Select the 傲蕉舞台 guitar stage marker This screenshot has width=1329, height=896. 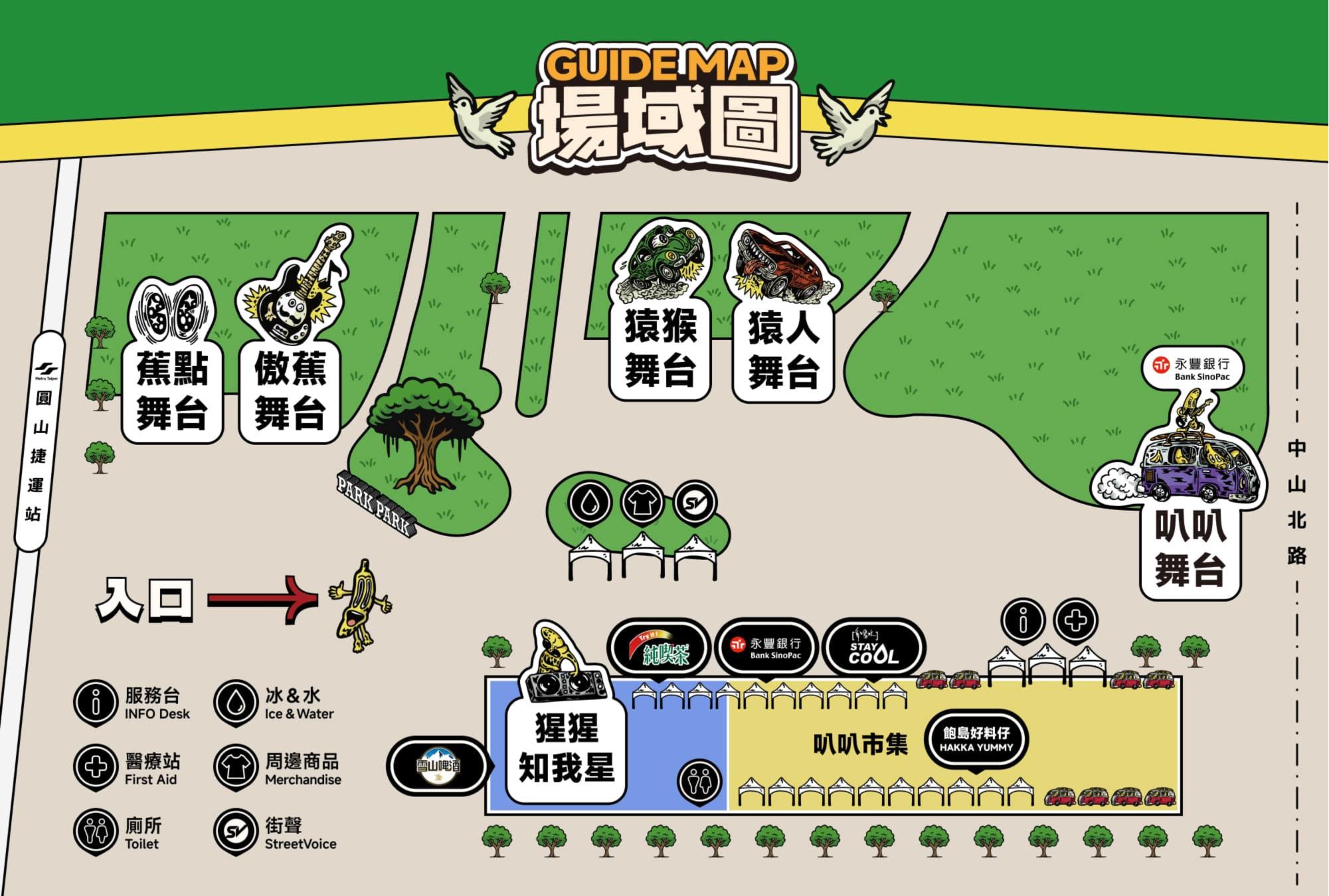290,391
